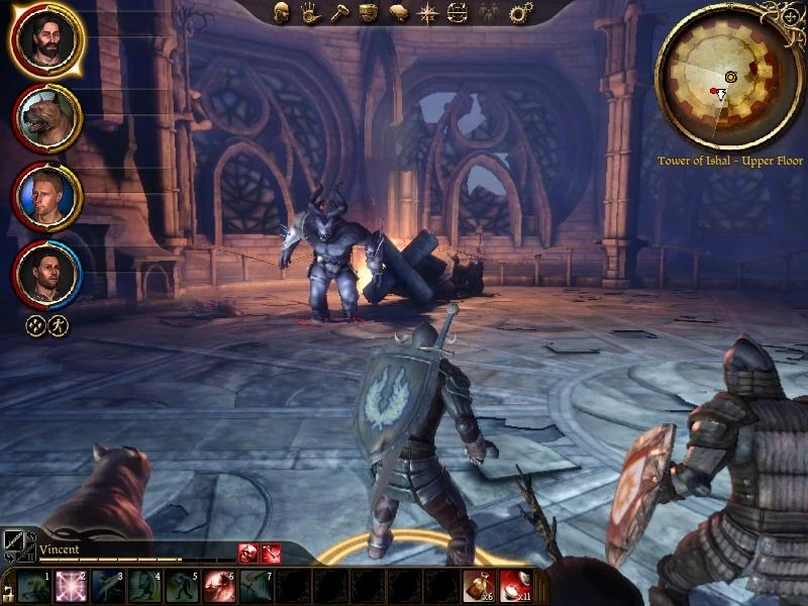Open the journal book icon
The width and height of the screenshot is (808, 606).
click(398, 13)
